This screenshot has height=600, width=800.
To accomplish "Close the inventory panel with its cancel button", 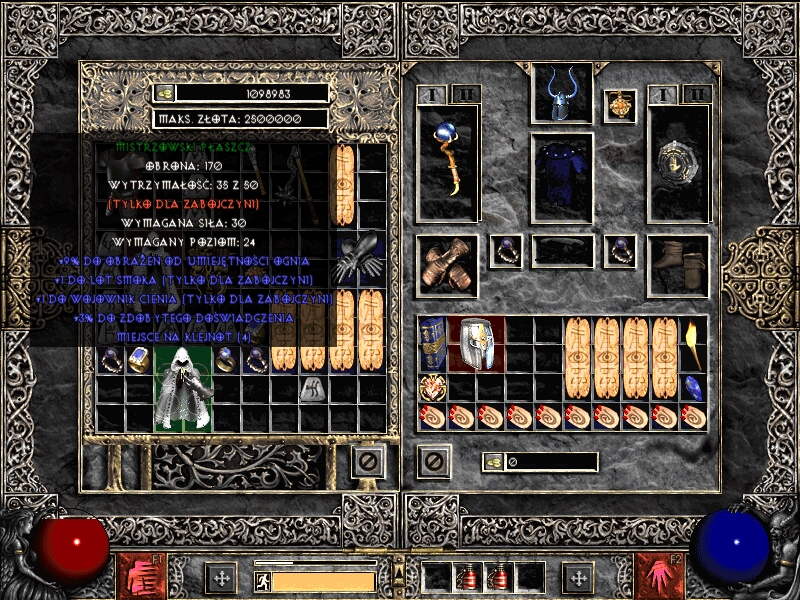I will pyautogui.click(x=433, y=462).
